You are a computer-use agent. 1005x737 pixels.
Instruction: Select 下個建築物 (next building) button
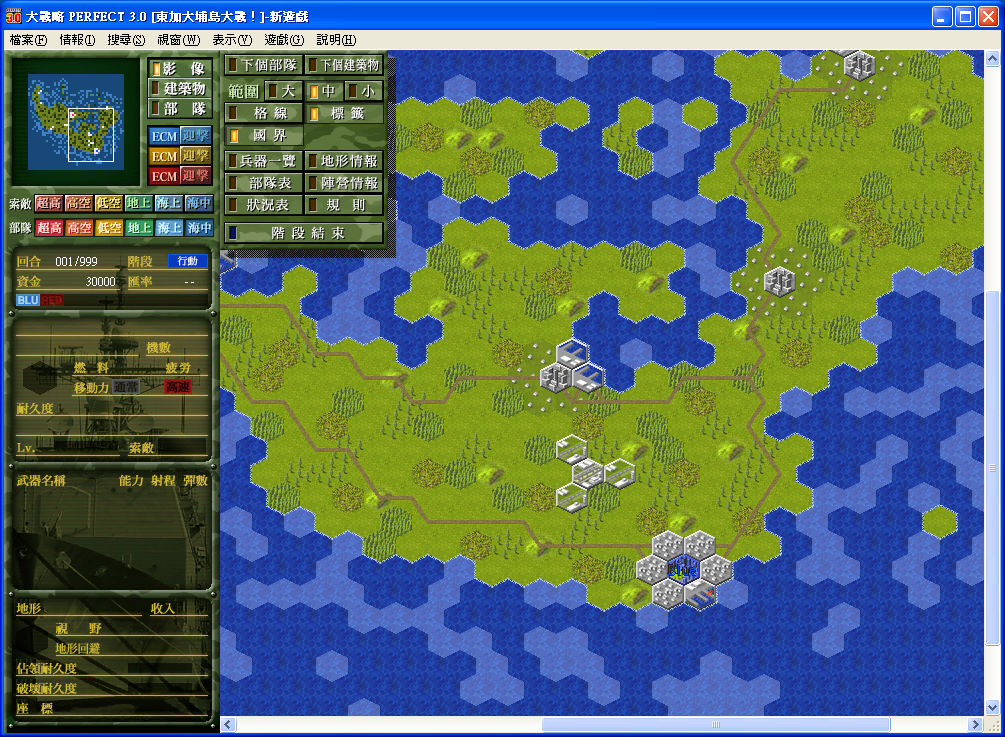[344, 65]
